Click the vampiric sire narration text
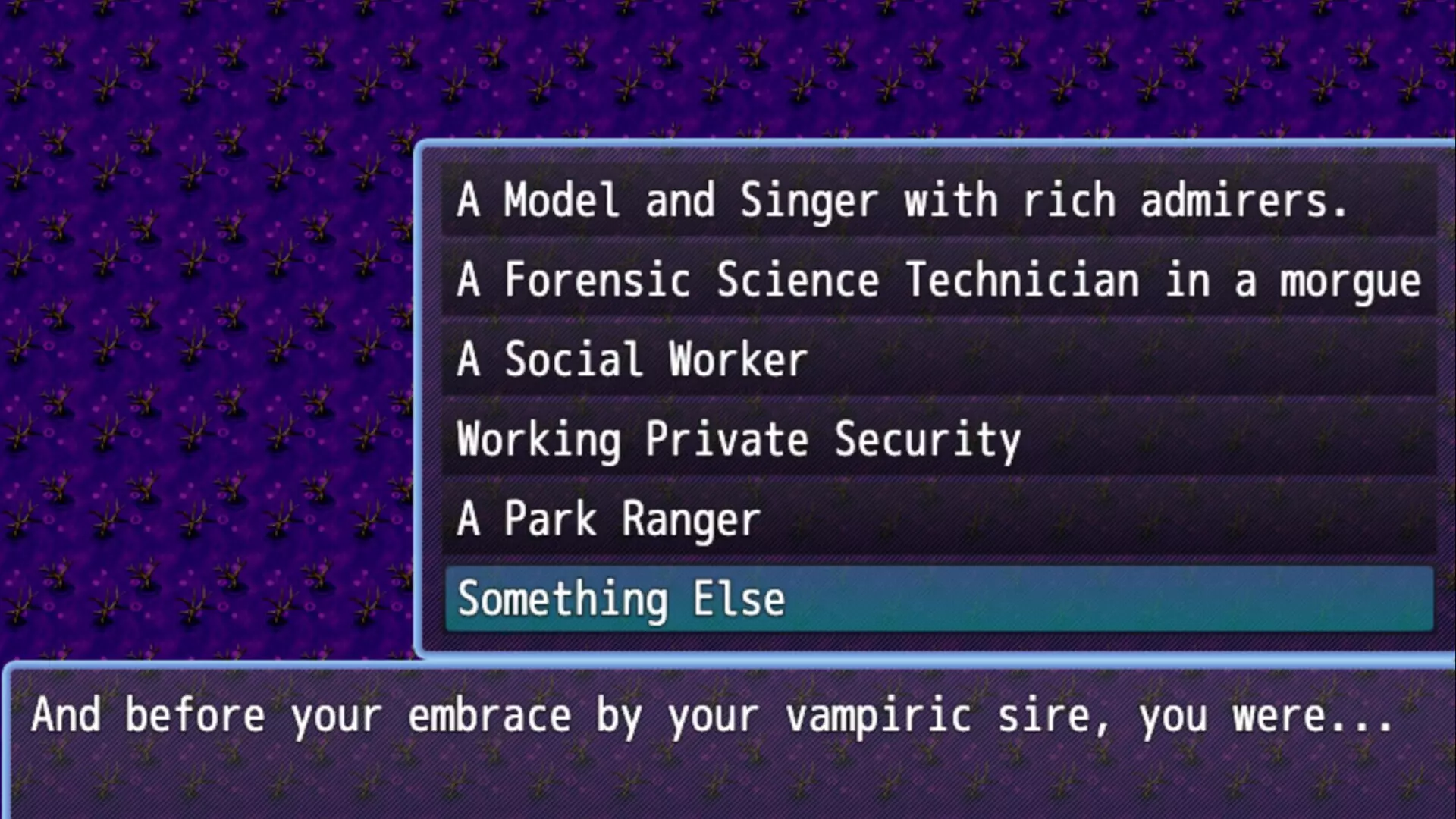The image size is (1456, 819). click(x=713, y=714)
